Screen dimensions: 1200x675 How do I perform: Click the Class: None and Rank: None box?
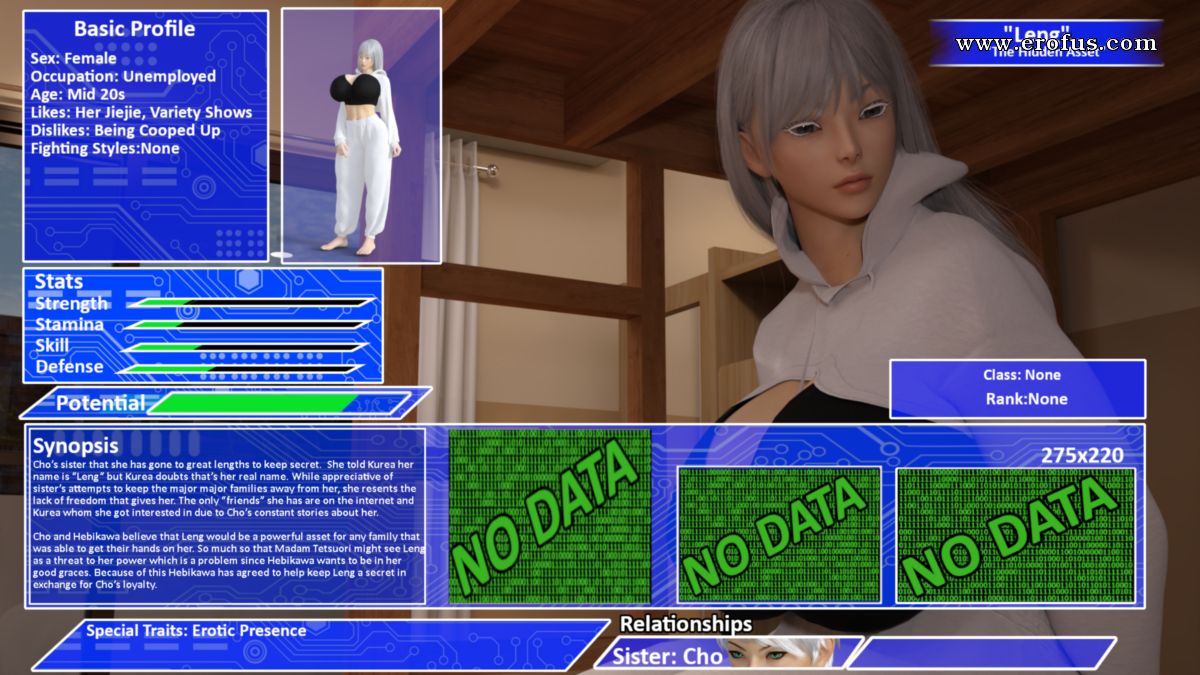click(x=1017, y=388)
